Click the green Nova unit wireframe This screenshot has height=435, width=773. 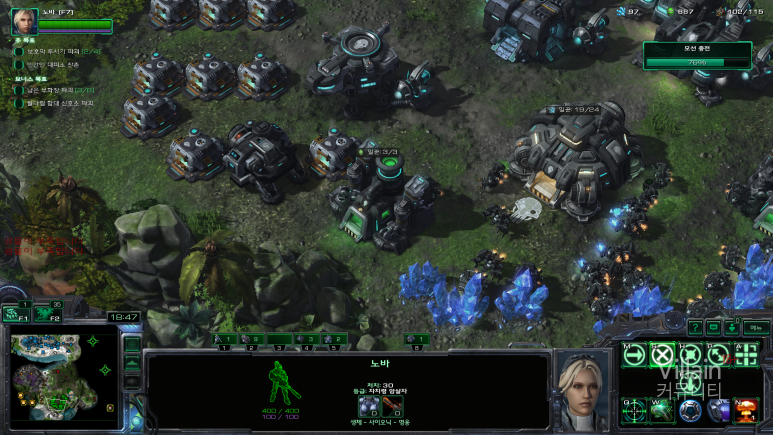click(280, 384)
